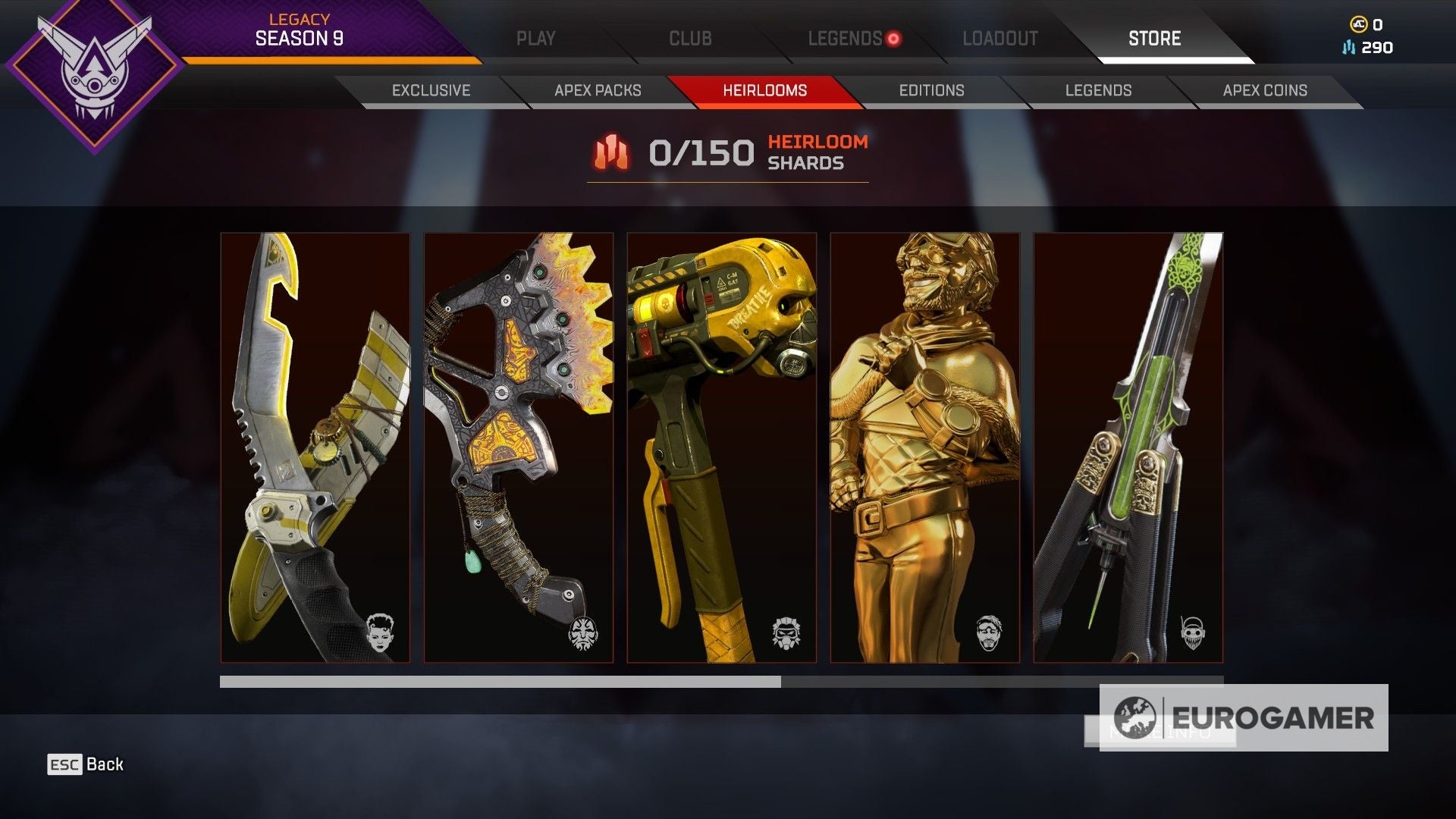Select the Club navigation item
Image resolution: width=1456 pixels, height=819 pixels.
point(689,36)
